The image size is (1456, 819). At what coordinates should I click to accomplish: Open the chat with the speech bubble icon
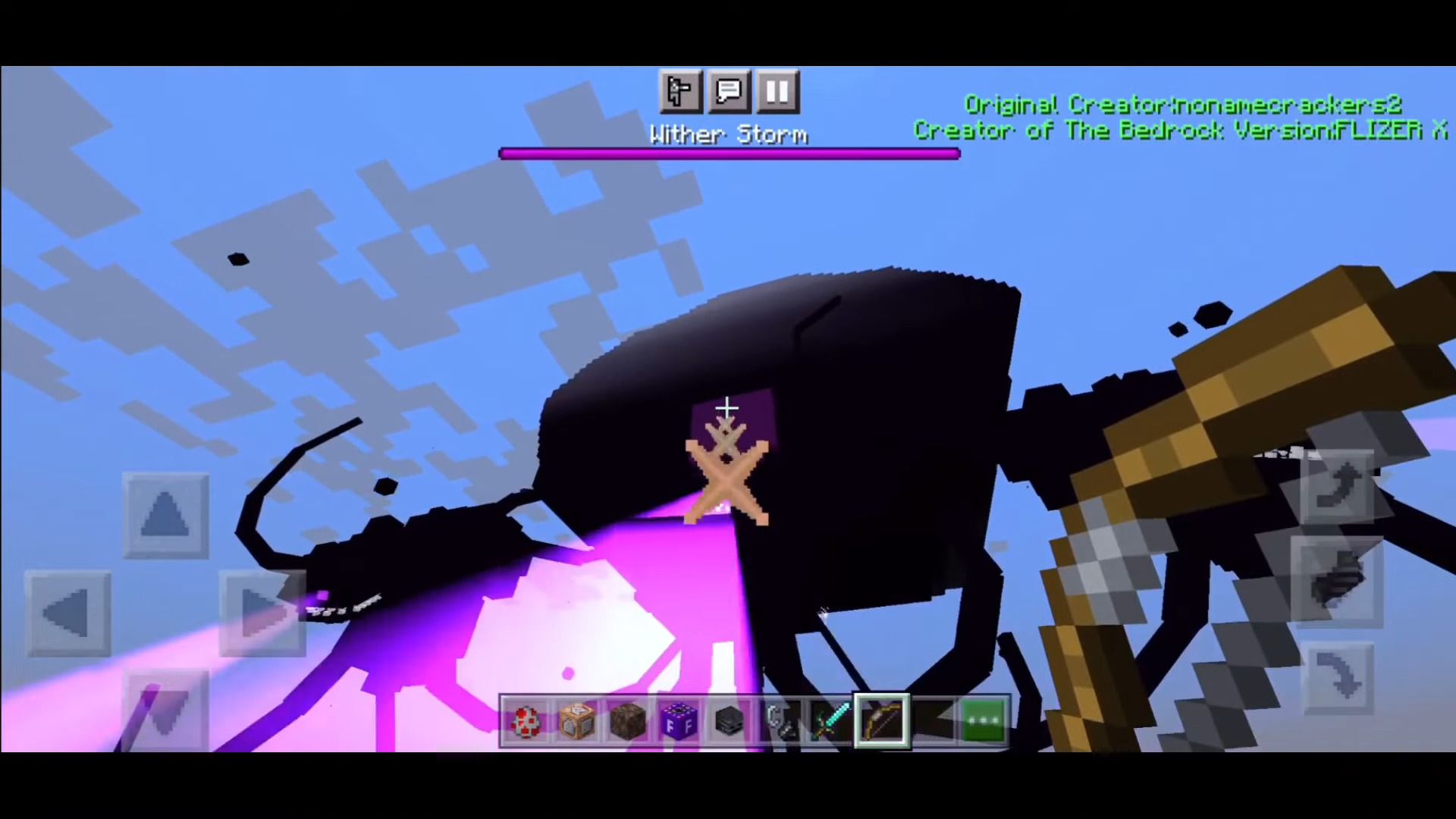(x=728, y=92)
